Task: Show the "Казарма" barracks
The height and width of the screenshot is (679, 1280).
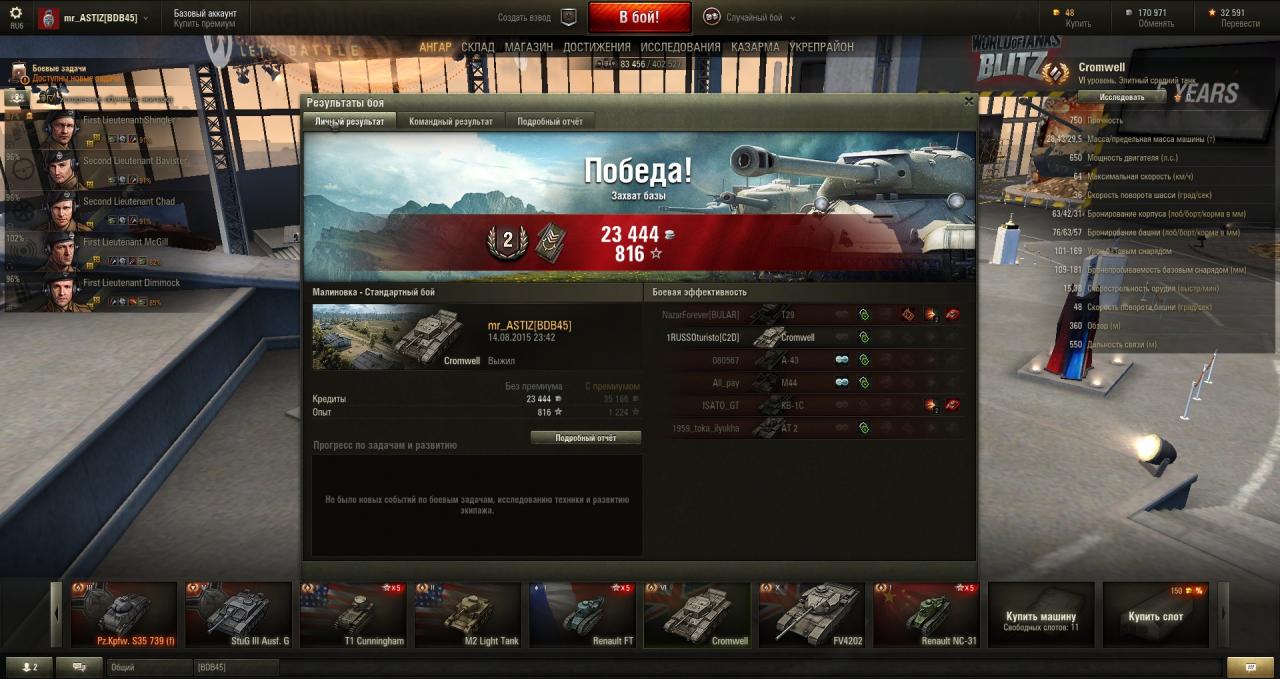Action: [755, 47]
